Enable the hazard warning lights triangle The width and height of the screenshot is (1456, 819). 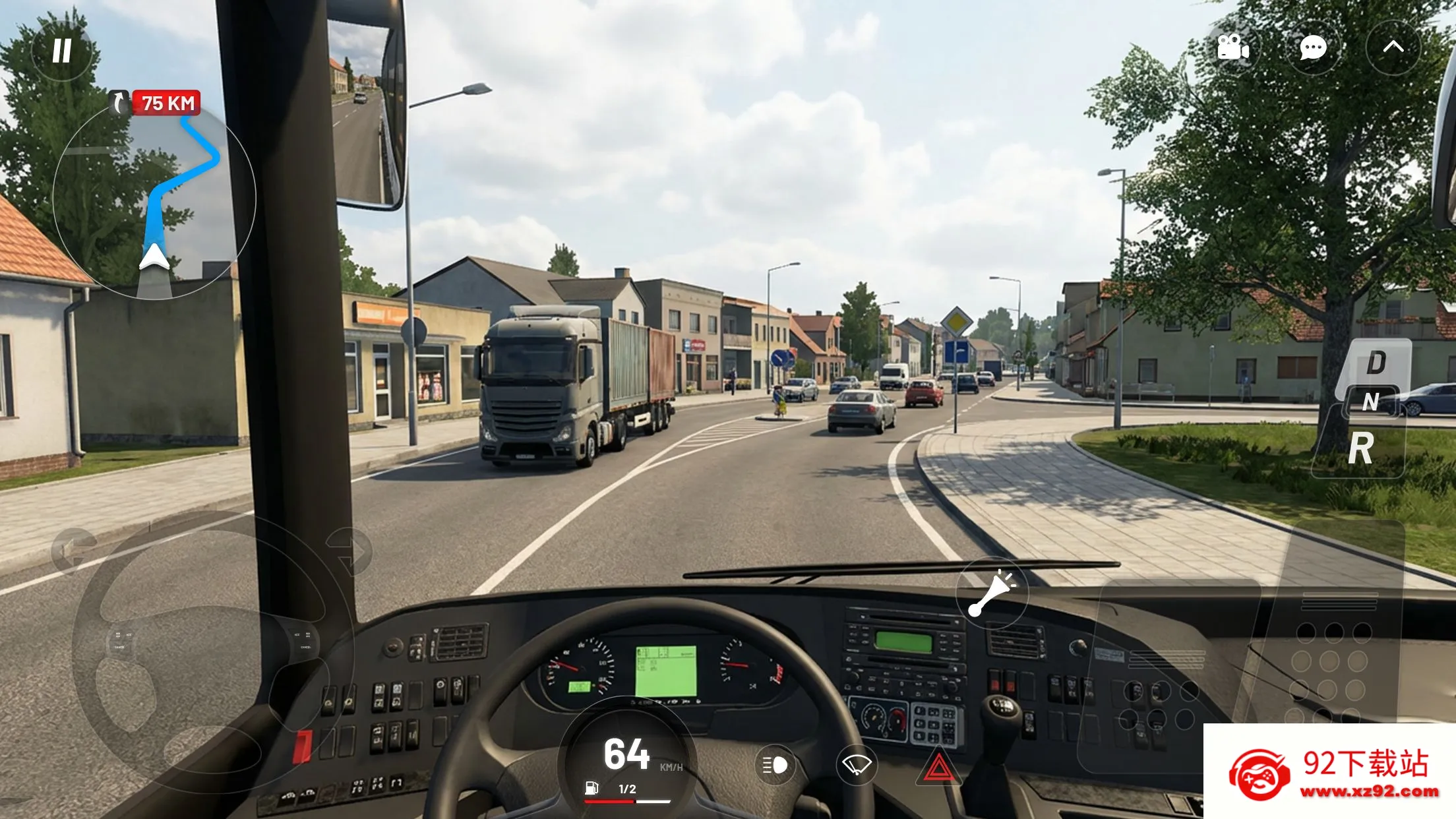(939, 767)
